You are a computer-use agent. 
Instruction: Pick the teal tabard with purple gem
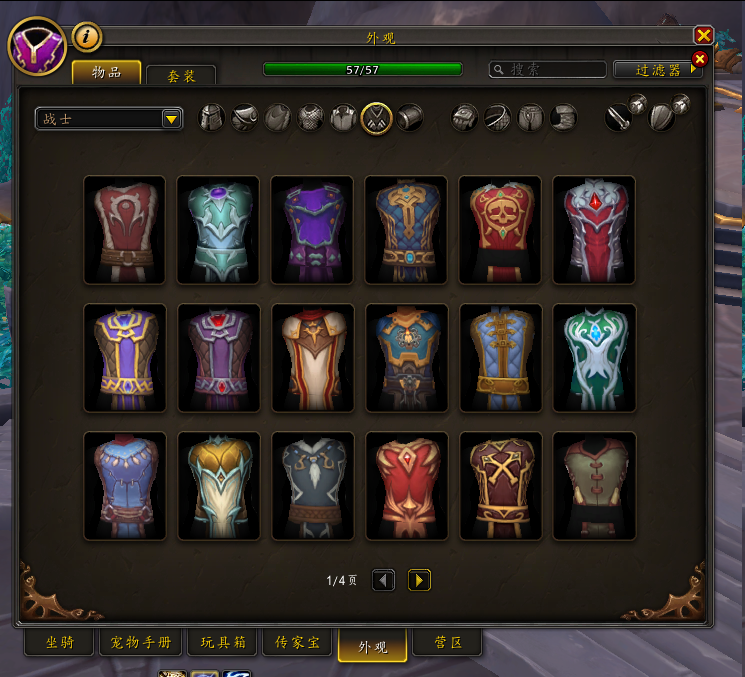218,230
